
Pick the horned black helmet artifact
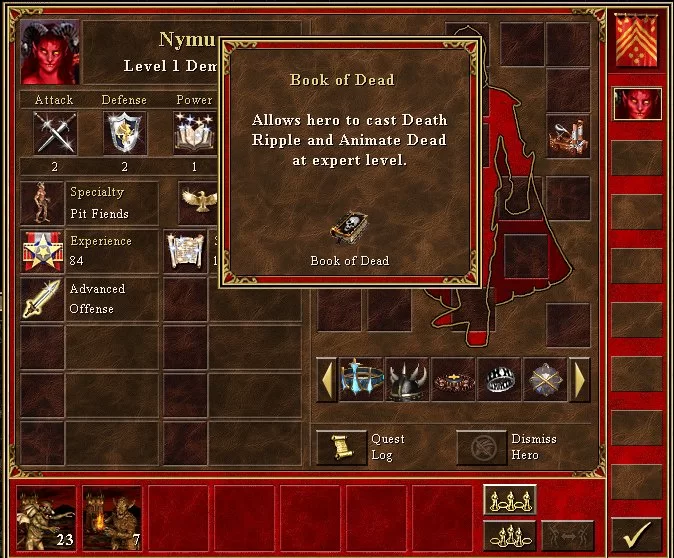(x=407, y=380)
